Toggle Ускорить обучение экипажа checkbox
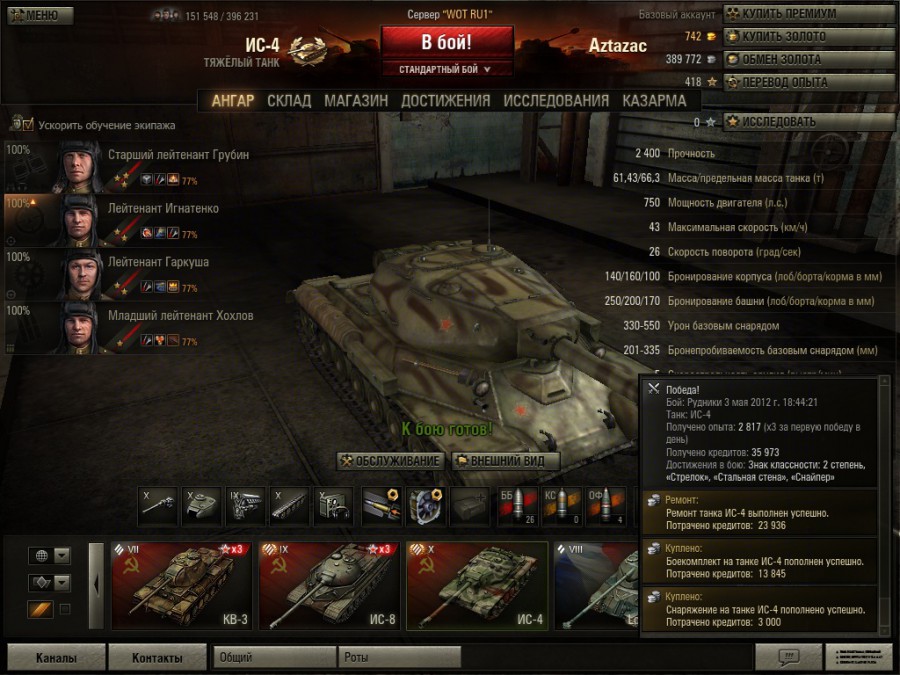The width and height of the screenshot is (900, 675). coord(27,125)
